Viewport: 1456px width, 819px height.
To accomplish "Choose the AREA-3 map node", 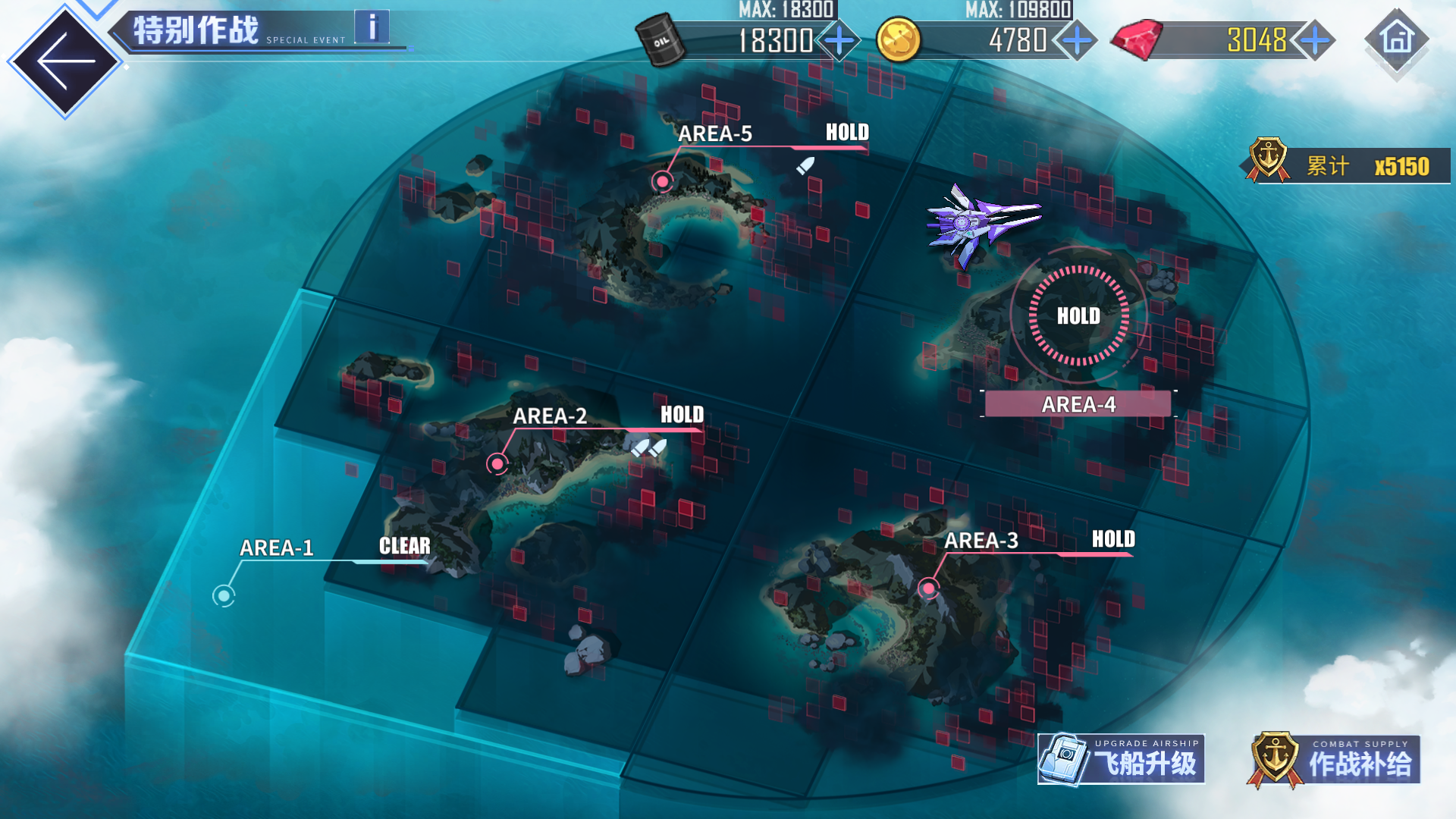I will pyautogui.click(x=928, y=588).
